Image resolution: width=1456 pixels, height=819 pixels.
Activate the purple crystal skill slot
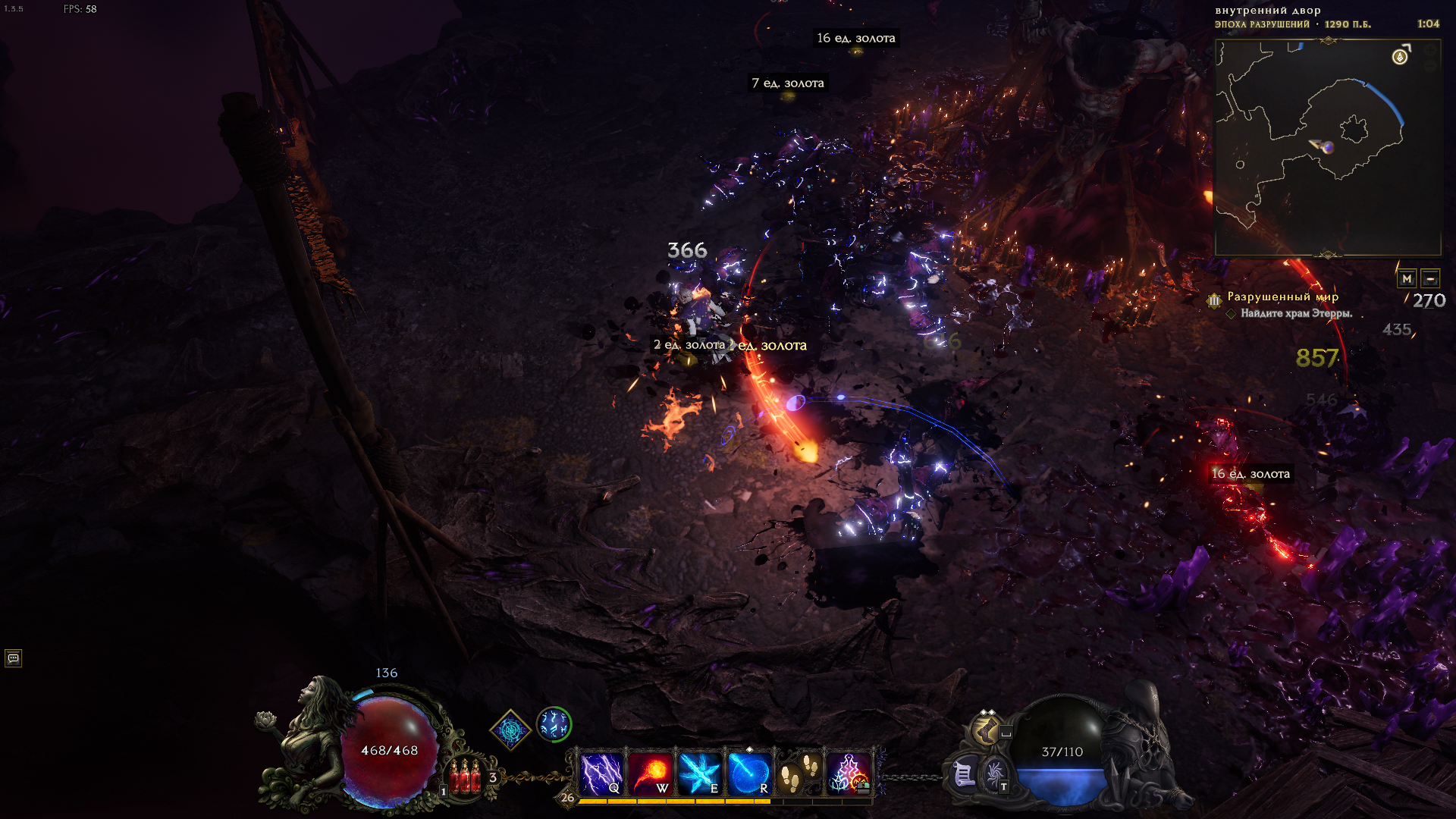[849, 773]
